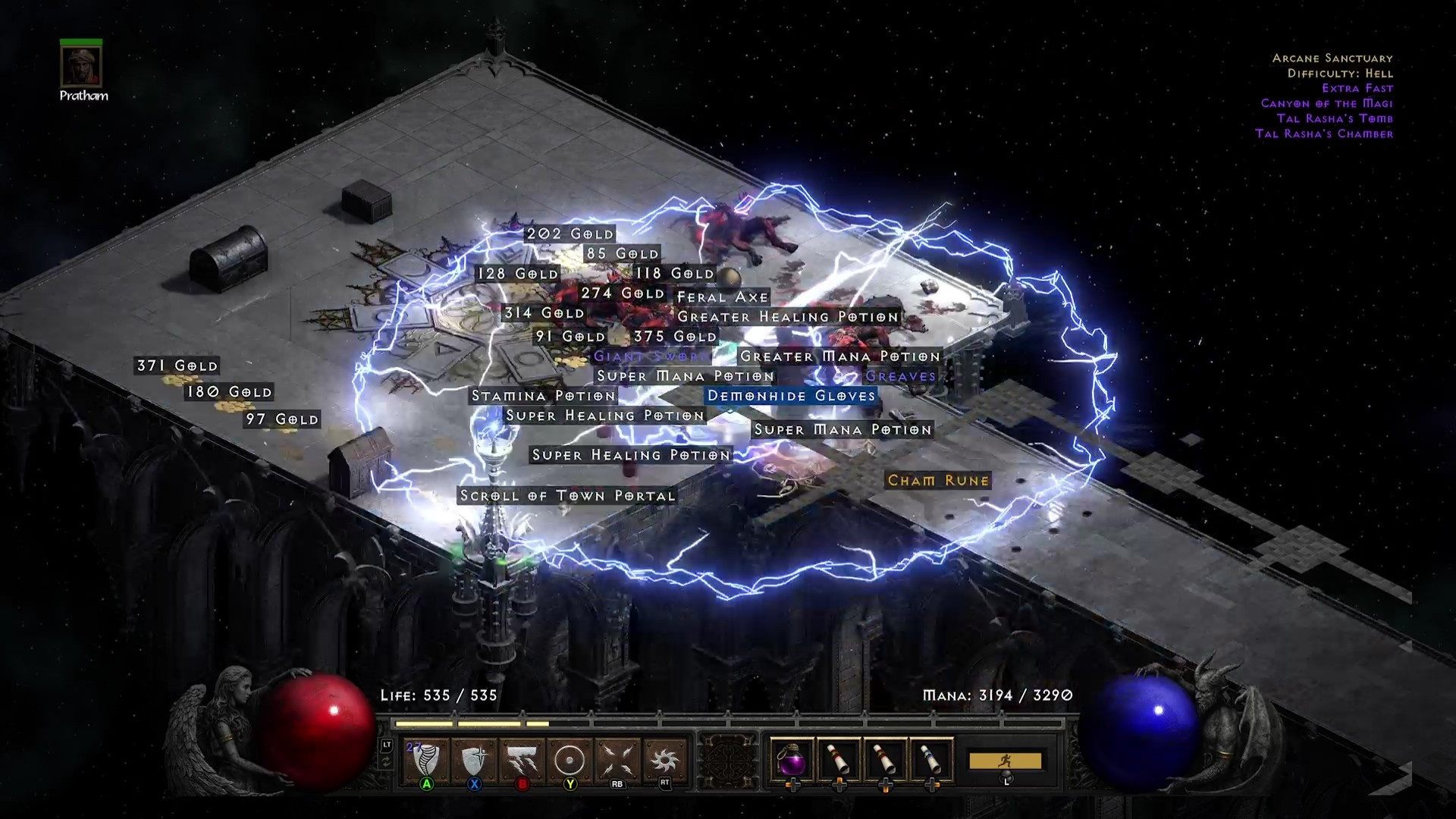Pick up the Scroll of Town Portal

click(x=567, y=496)
